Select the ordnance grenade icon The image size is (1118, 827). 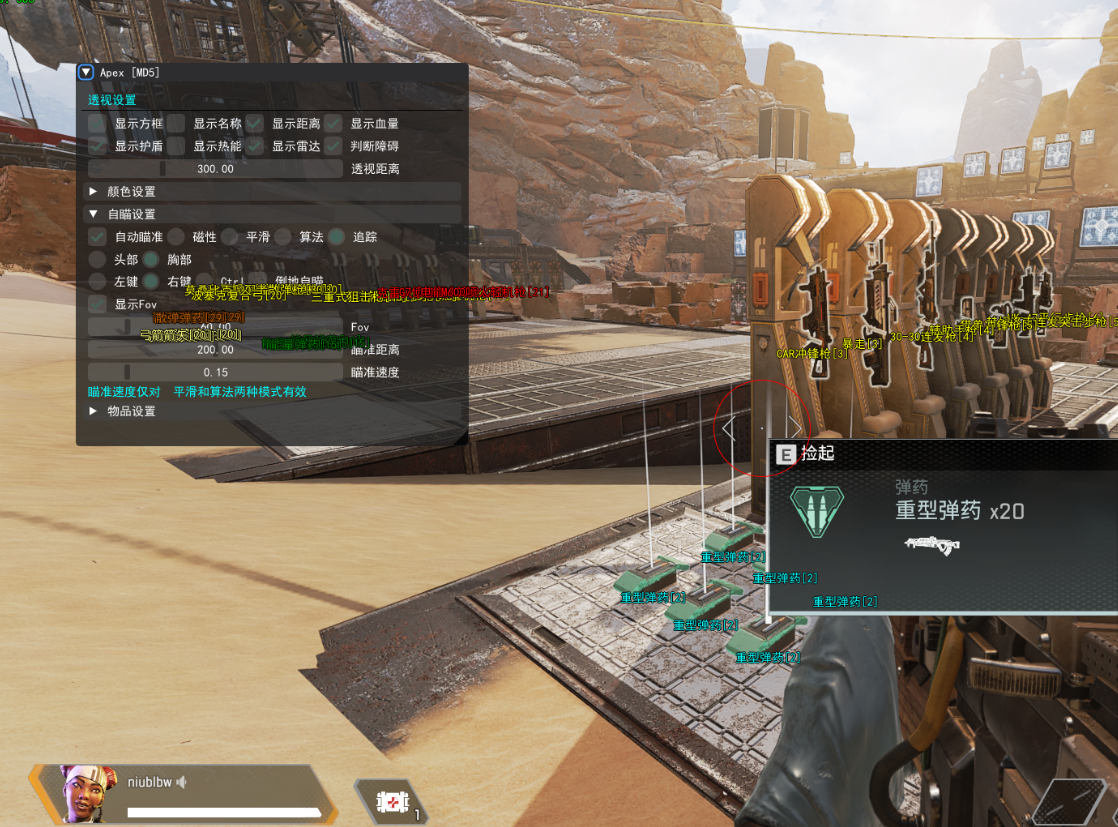tap(391, 801)
